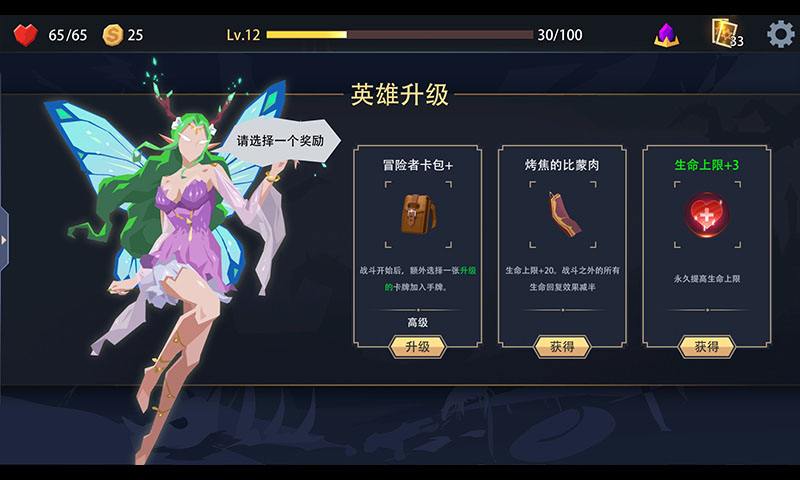Choose the burnt behemoth meat reward card
This screenshot has height=480, width=800.
(x=562, y=215)
